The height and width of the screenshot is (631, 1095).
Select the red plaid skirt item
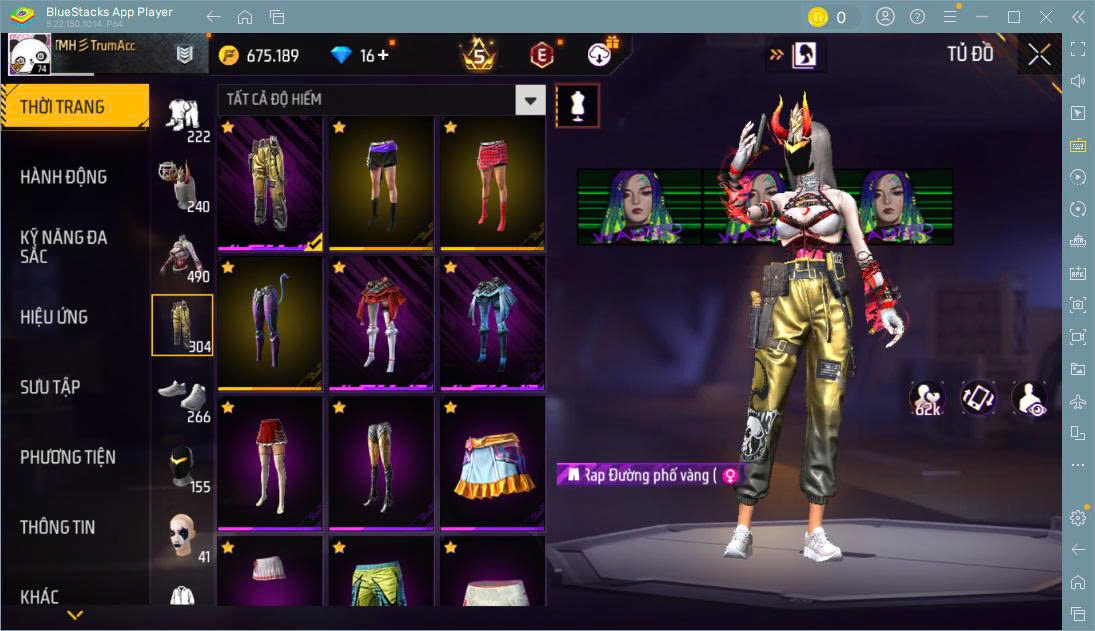492,183
